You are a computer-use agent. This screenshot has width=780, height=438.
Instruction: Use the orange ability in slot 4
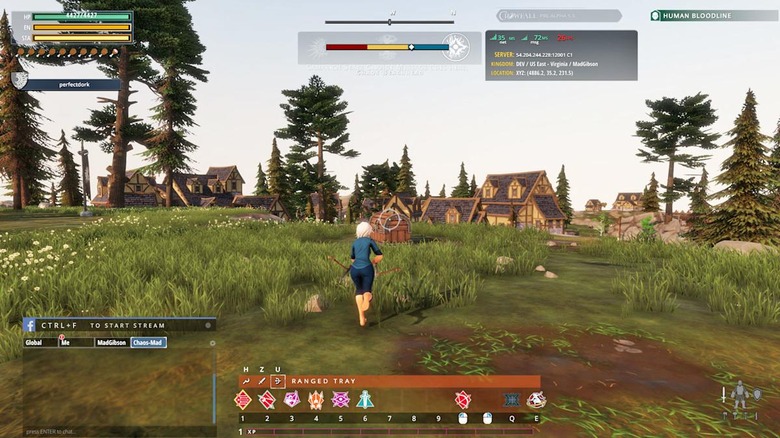(x=316, y=400)
